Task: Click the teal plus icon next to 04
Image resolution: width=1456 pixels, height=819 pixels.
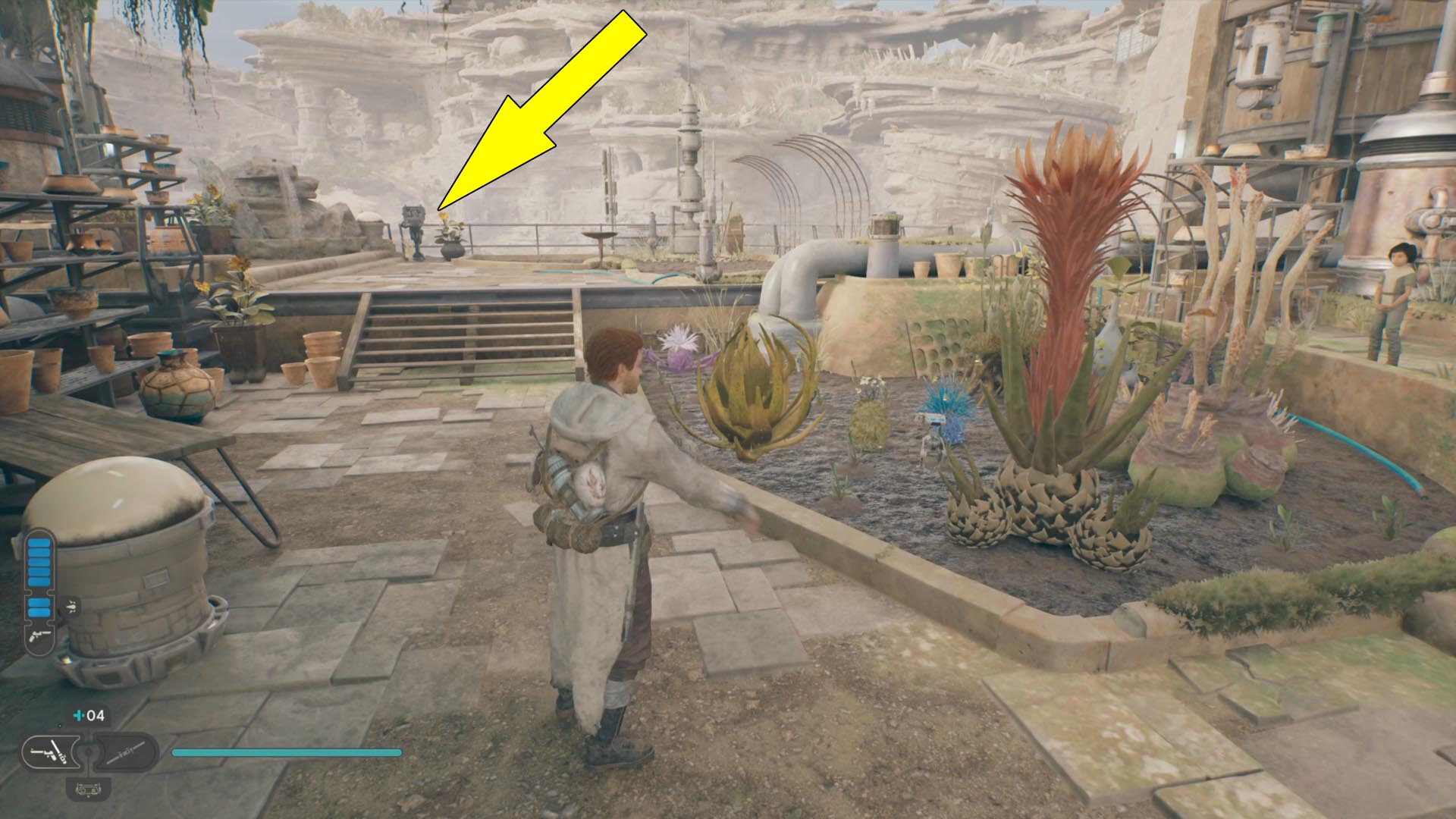Action: (78, 715)
